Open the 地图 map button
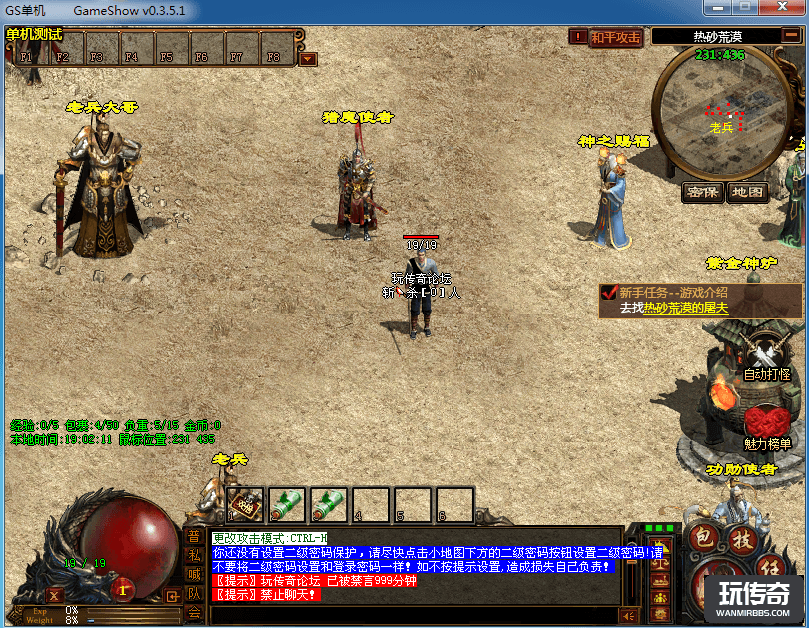The image size is (809, 628). tap(746, 191)
